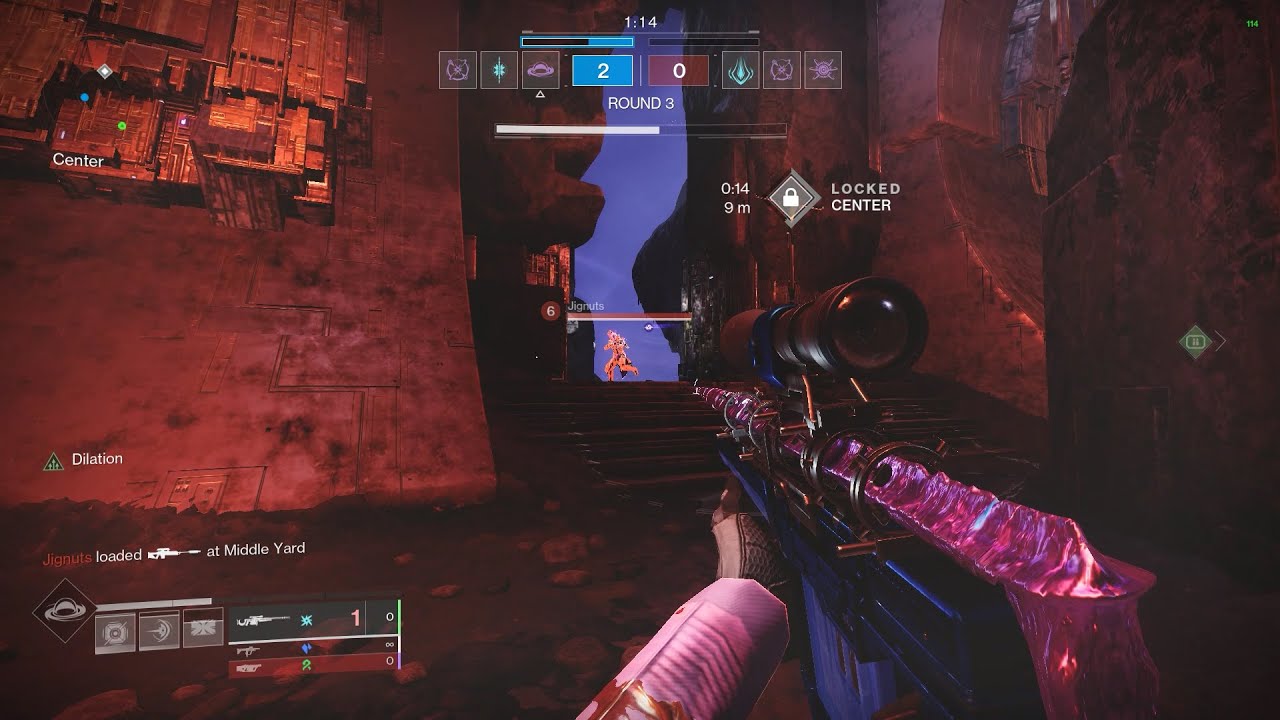Use the melee ability icon
The height and width of the screenshot is (720, 1280).
tap(158, 633)
